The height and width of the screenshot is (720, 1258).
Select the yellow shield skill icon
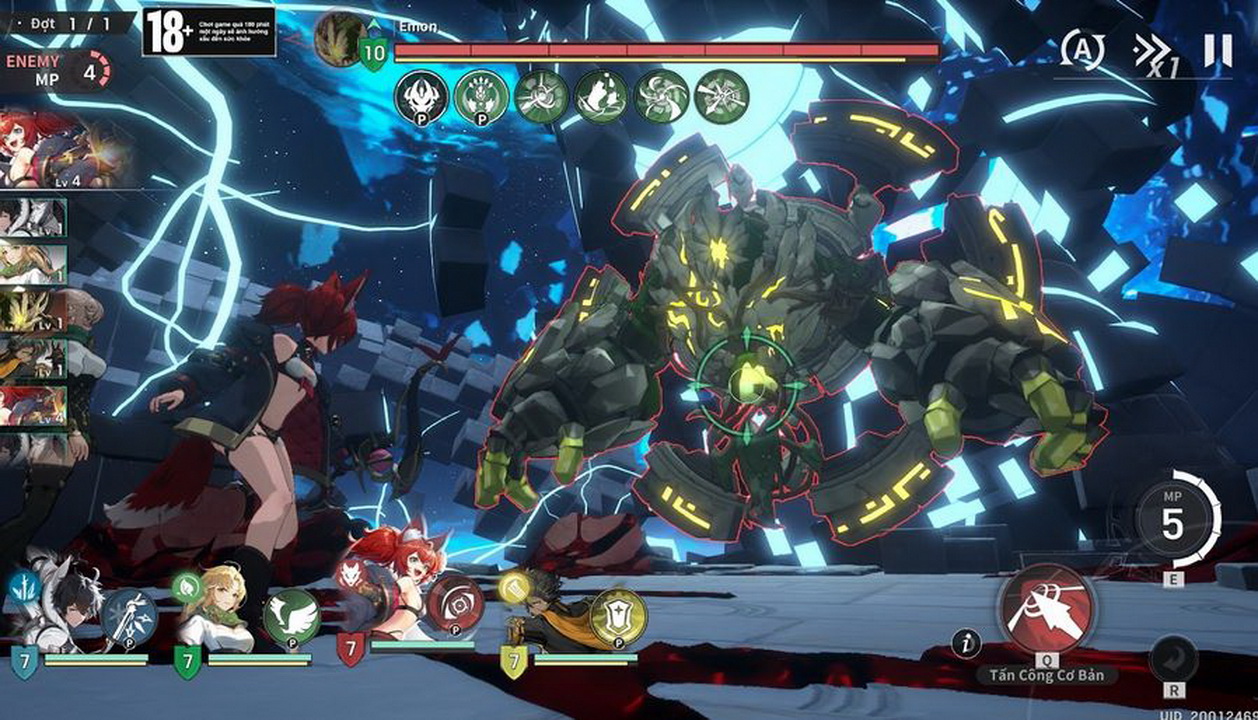click(618, 616)
